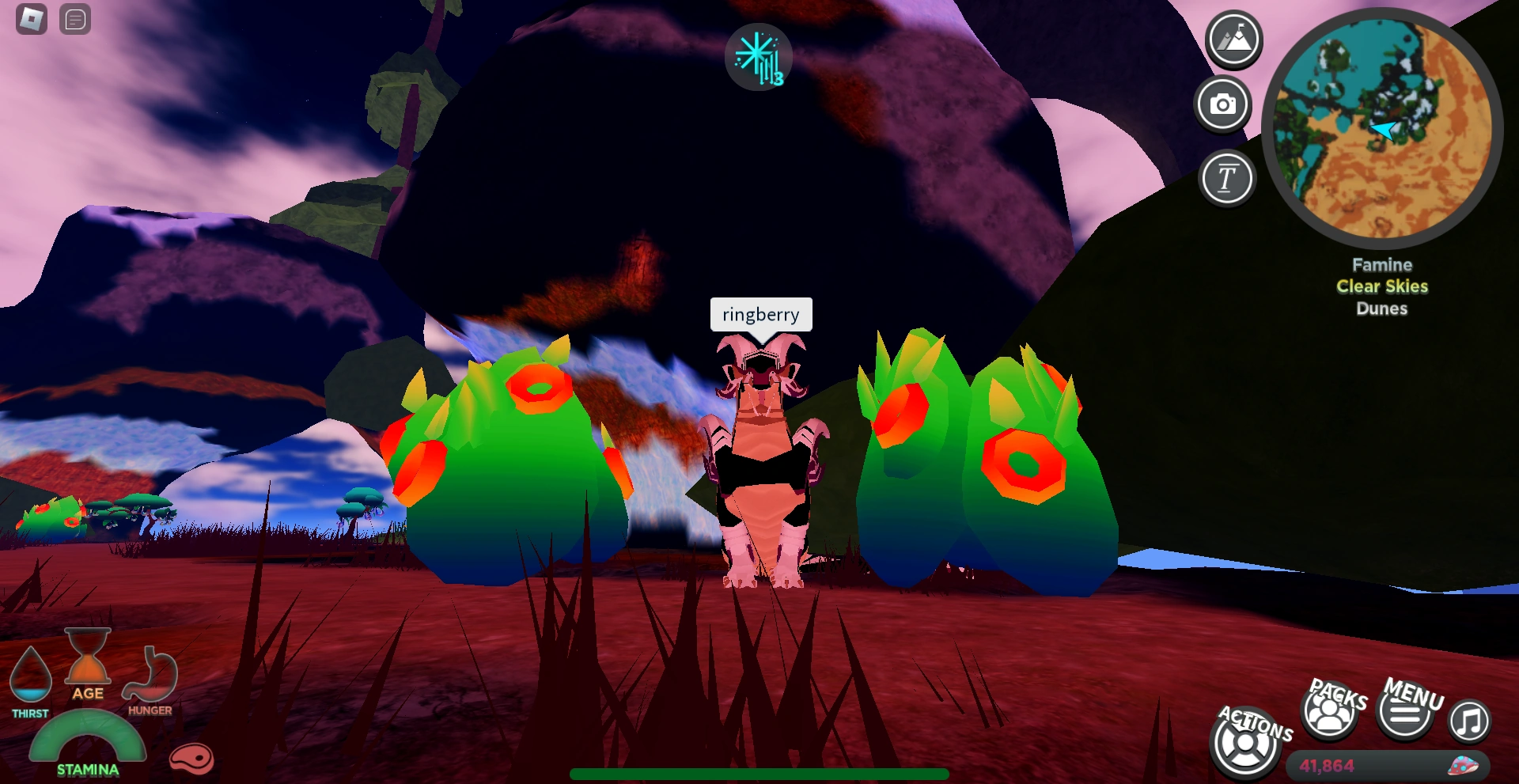
Task: Activate the snowflake ability at top center
Action: point(758,55)
